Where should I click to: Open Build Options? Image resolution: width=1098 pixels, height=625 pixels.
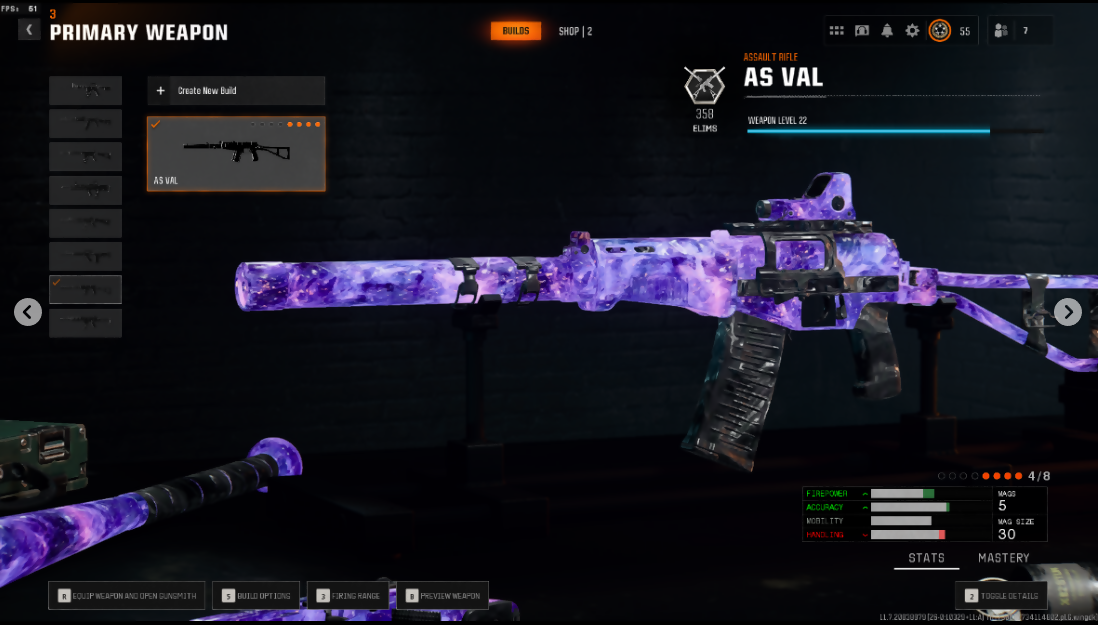pos(256,596)
